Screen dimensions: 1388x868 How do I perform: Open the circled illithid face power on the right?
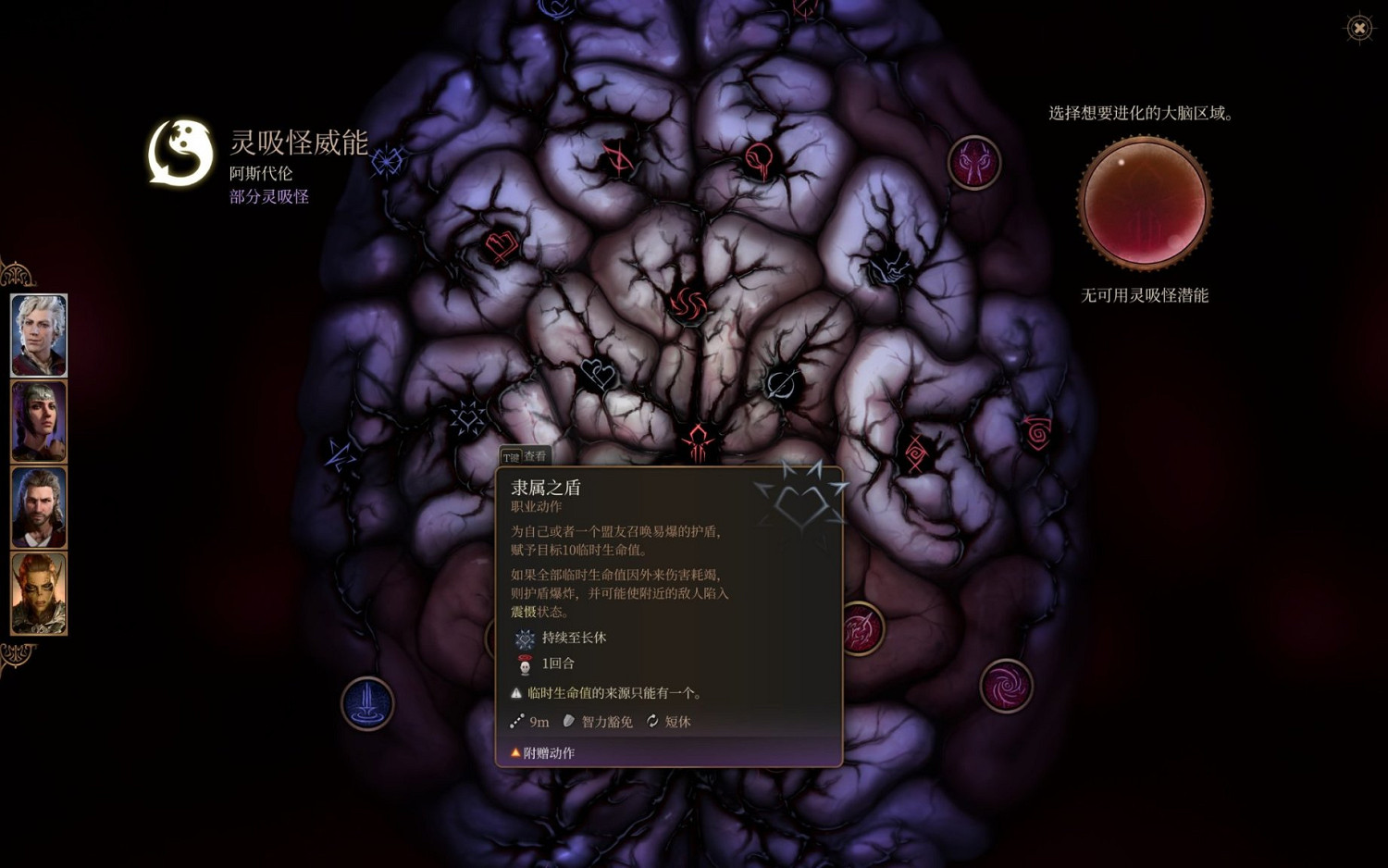pyautogui.click(x=974, y=161)
